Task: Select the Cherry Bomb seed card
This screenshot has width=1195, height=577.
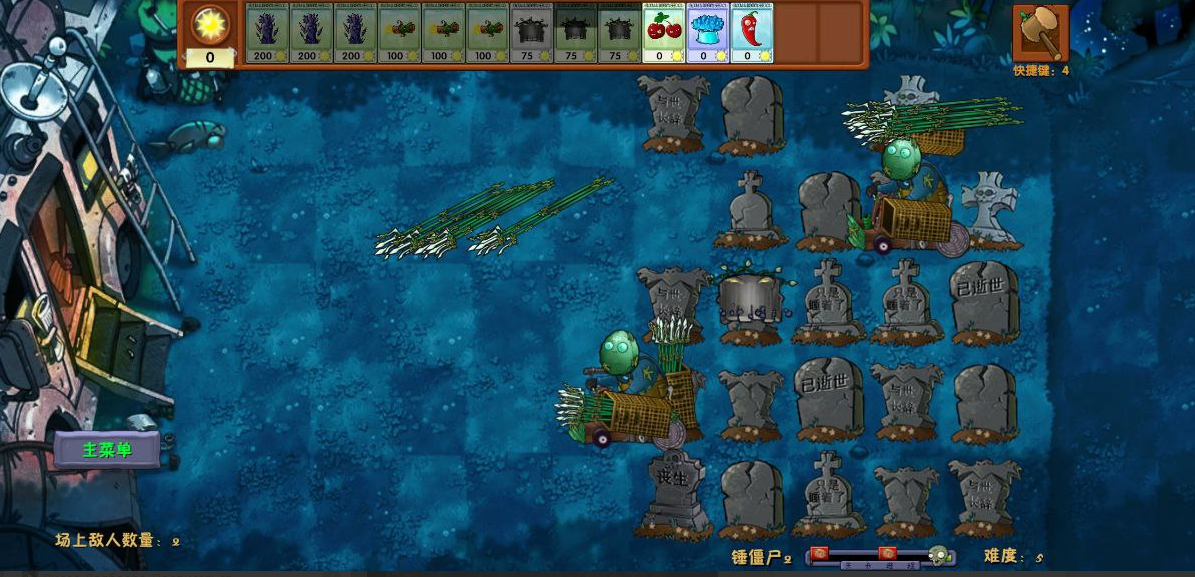Action: (663, 33)
